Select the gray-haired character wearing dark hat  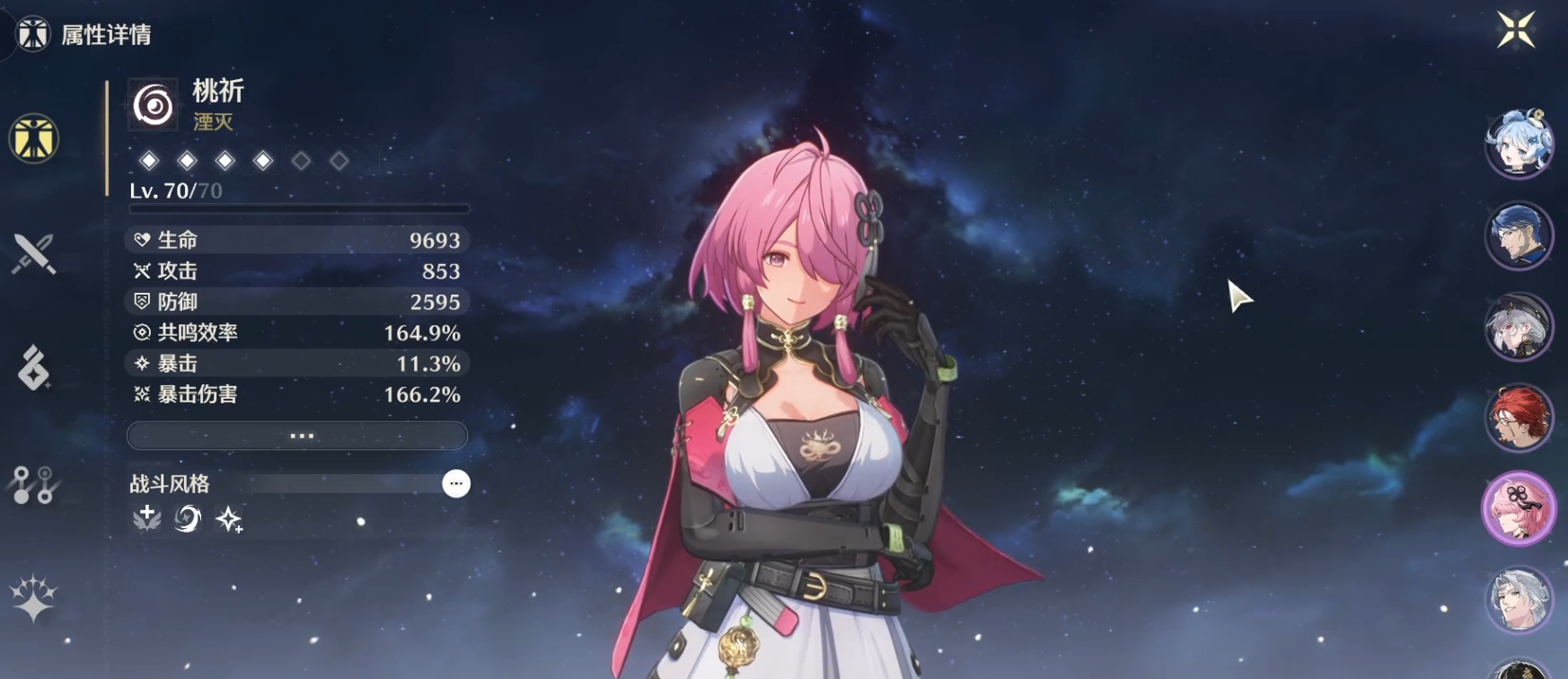[1519, 327]
